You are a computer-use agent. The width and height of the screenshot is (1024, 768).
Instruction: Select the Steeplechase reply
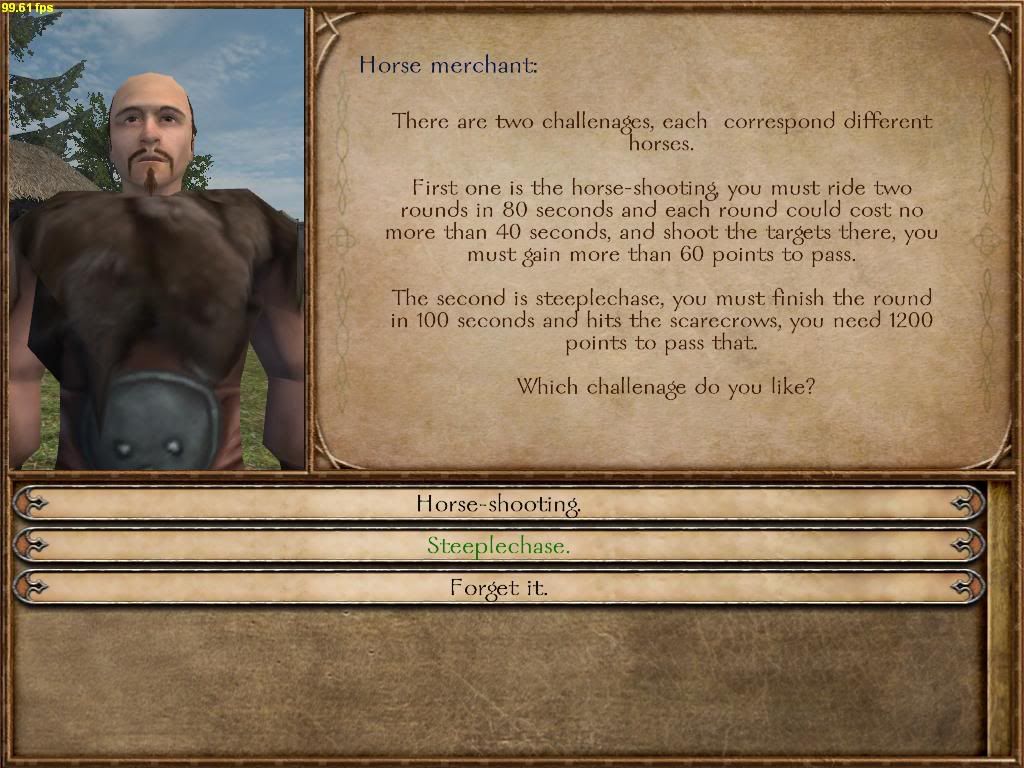click(x=498, y=546)
